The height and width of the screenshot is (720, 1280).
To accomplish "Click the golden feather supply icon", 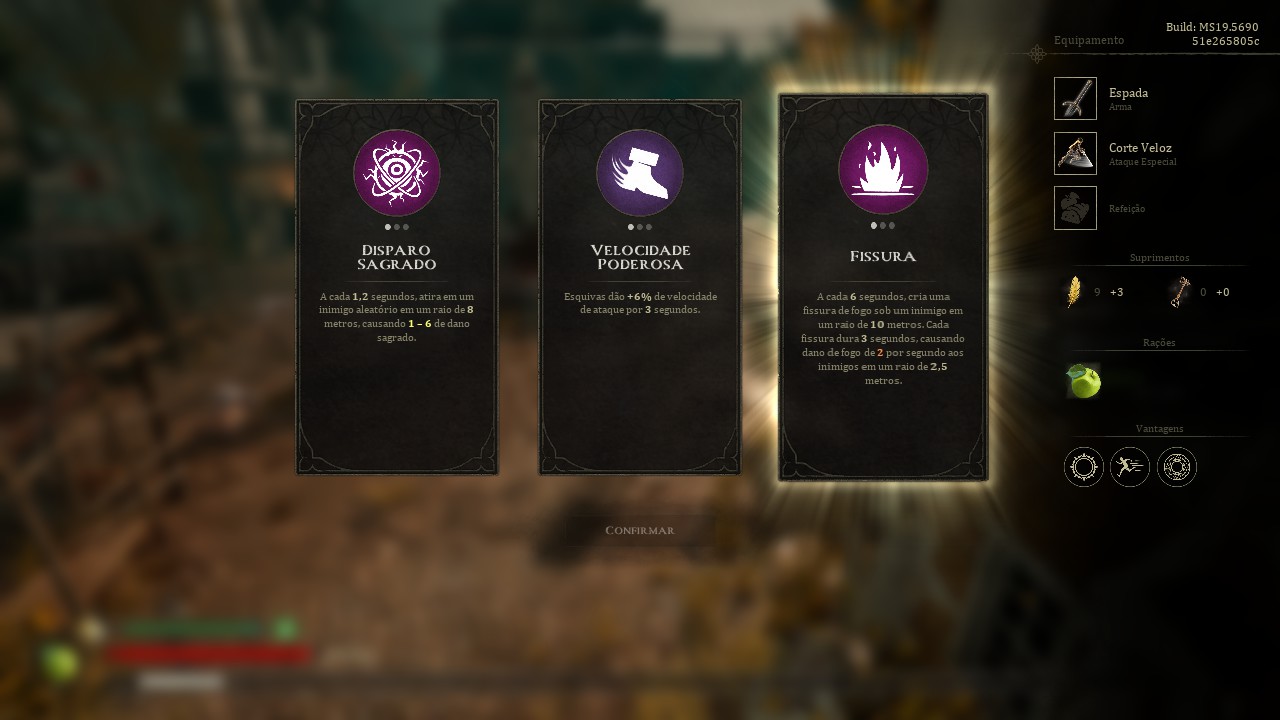I will click(x=1074, y=292).
